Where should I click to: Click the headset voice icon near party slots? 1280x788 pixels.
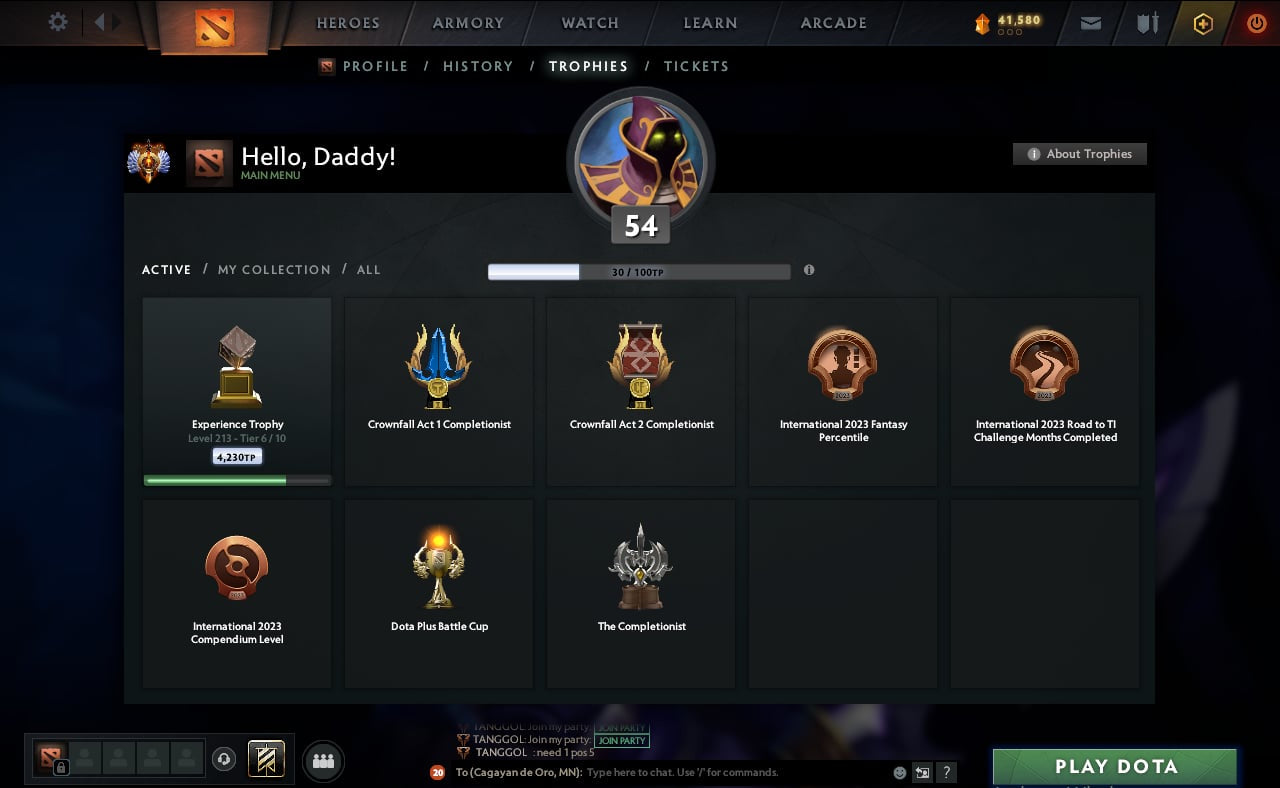pyautogui.click(x=222, y=757)
